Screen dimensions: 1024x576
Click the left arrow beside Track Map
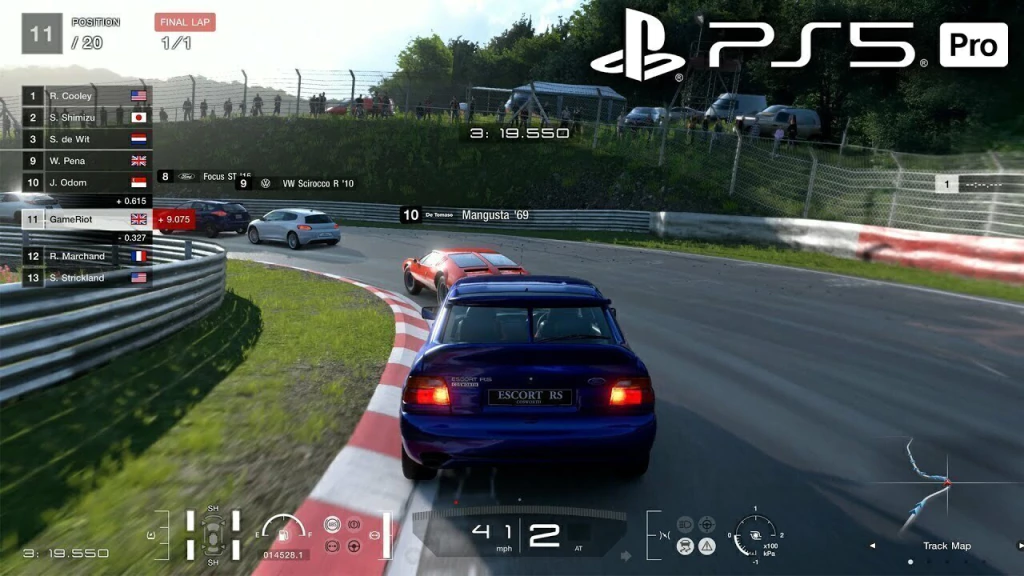[x=870, y=546]
